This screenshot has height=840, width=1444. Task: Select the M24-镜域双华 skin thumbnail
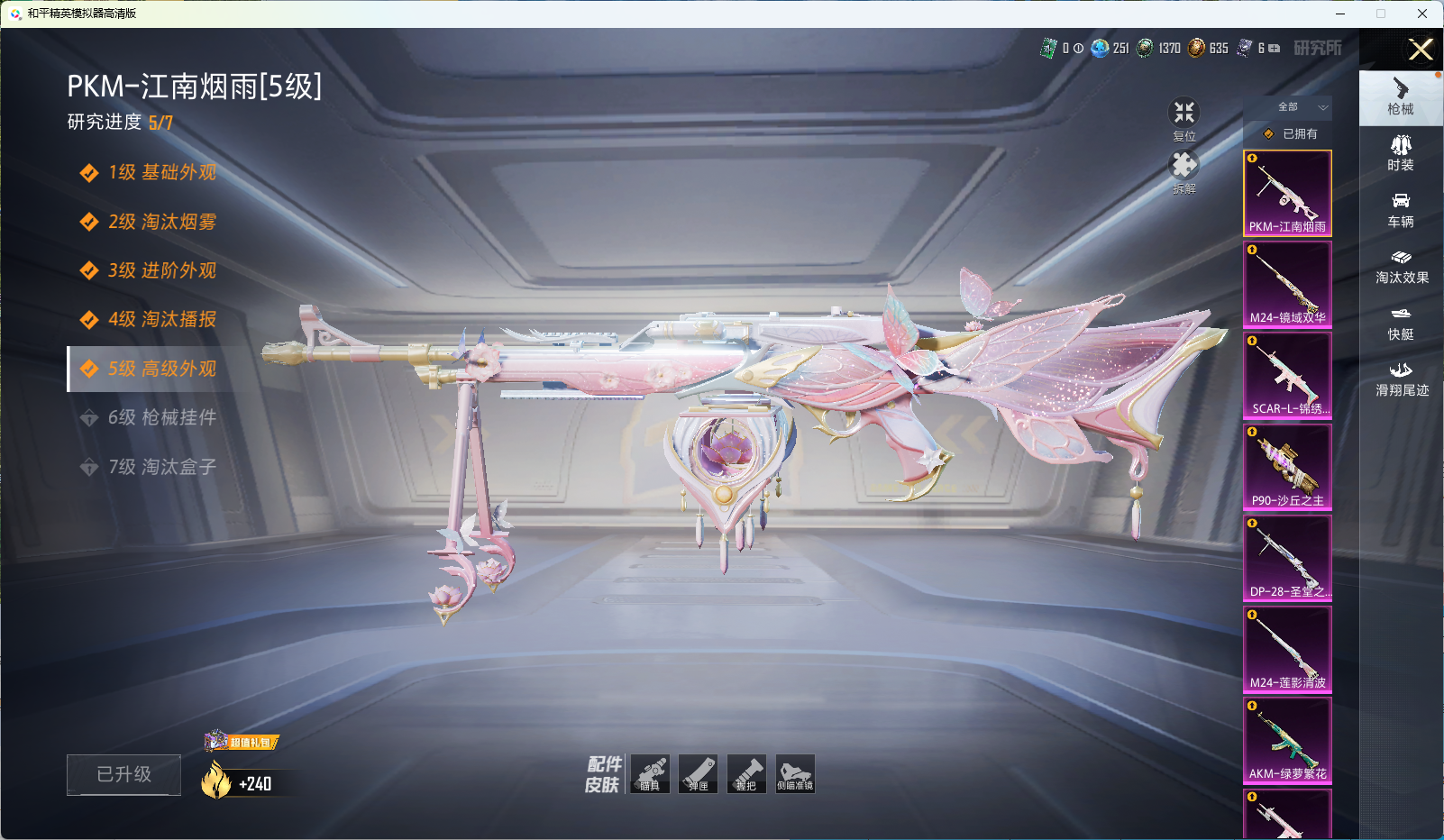click(x=1287, y=284)
